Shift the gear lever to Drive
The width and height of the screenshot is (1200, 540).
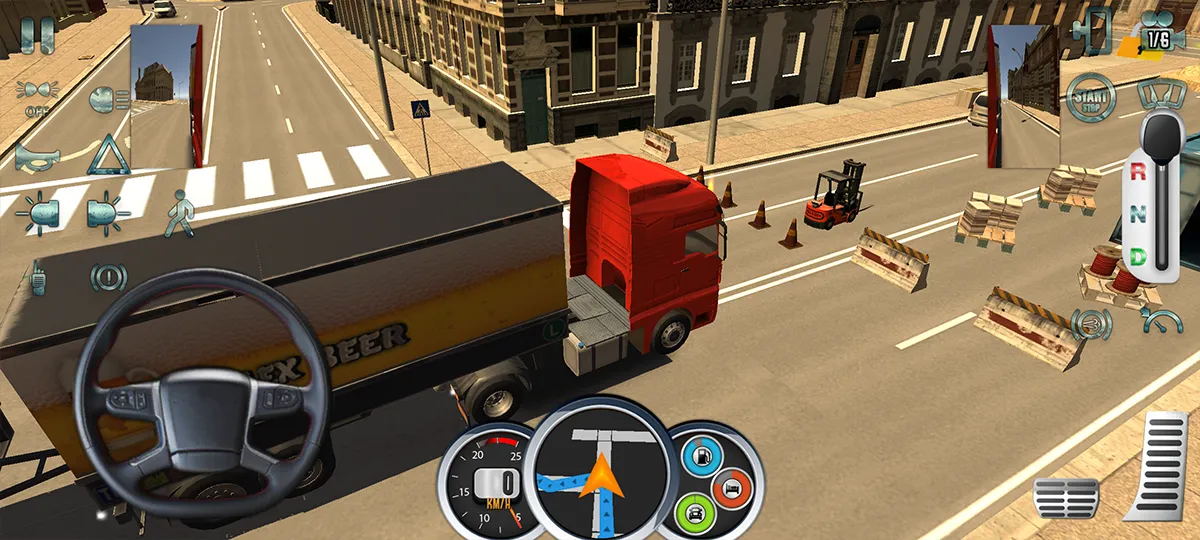[1137, 255]
